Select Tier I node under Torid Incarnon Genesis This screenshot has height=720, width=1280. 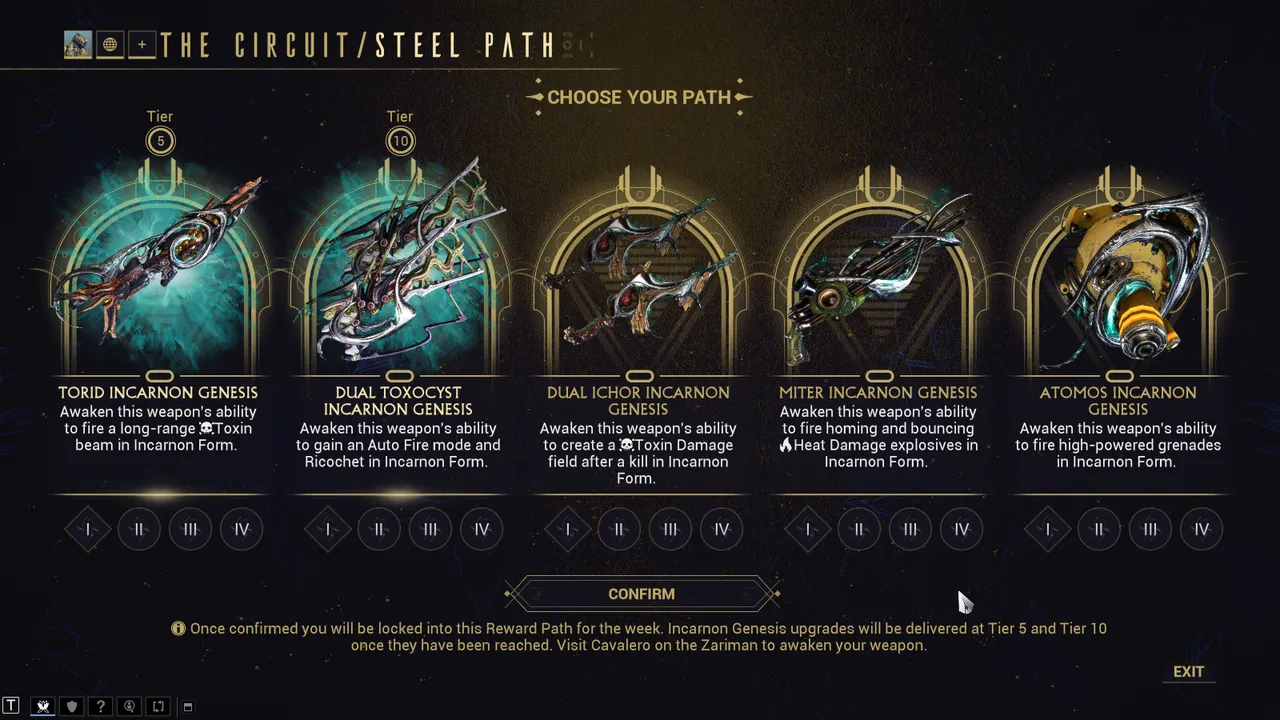tap(87, 529)
